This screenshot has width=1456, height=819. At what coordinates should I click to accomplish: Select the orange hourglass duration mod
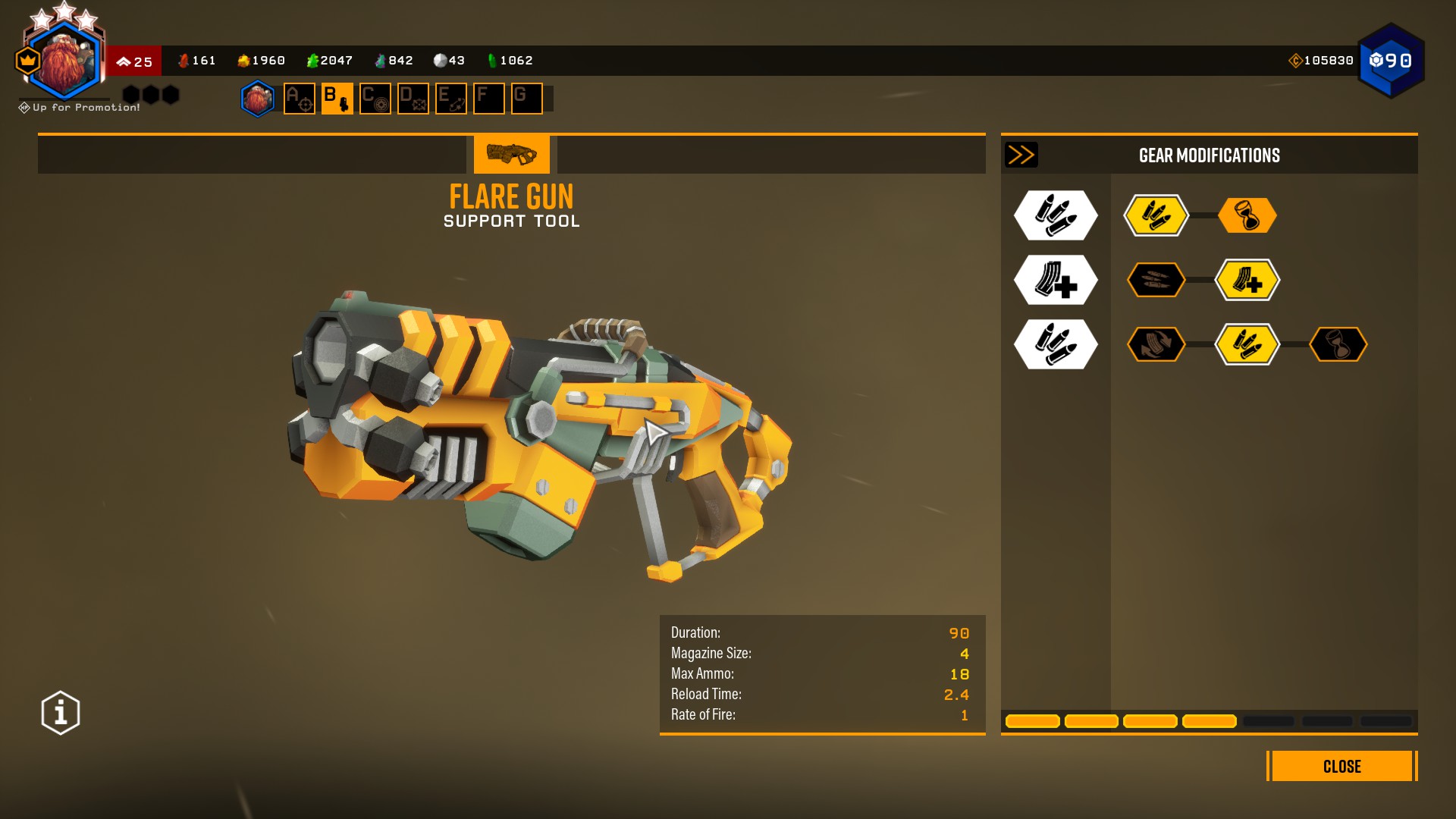point(1247,216)
